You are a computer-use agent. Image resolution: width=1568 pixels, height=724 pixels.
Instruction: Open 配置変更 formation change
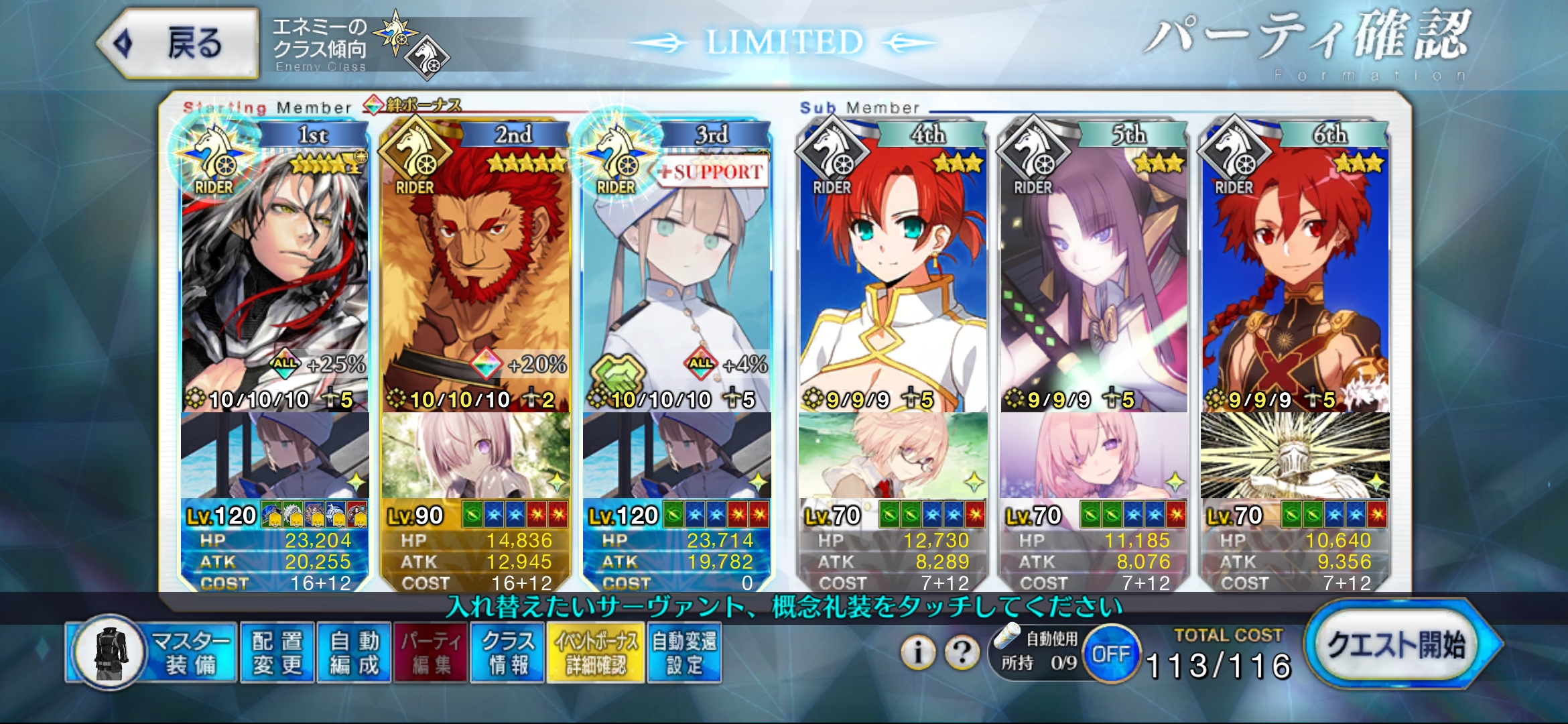click(277, 652)
